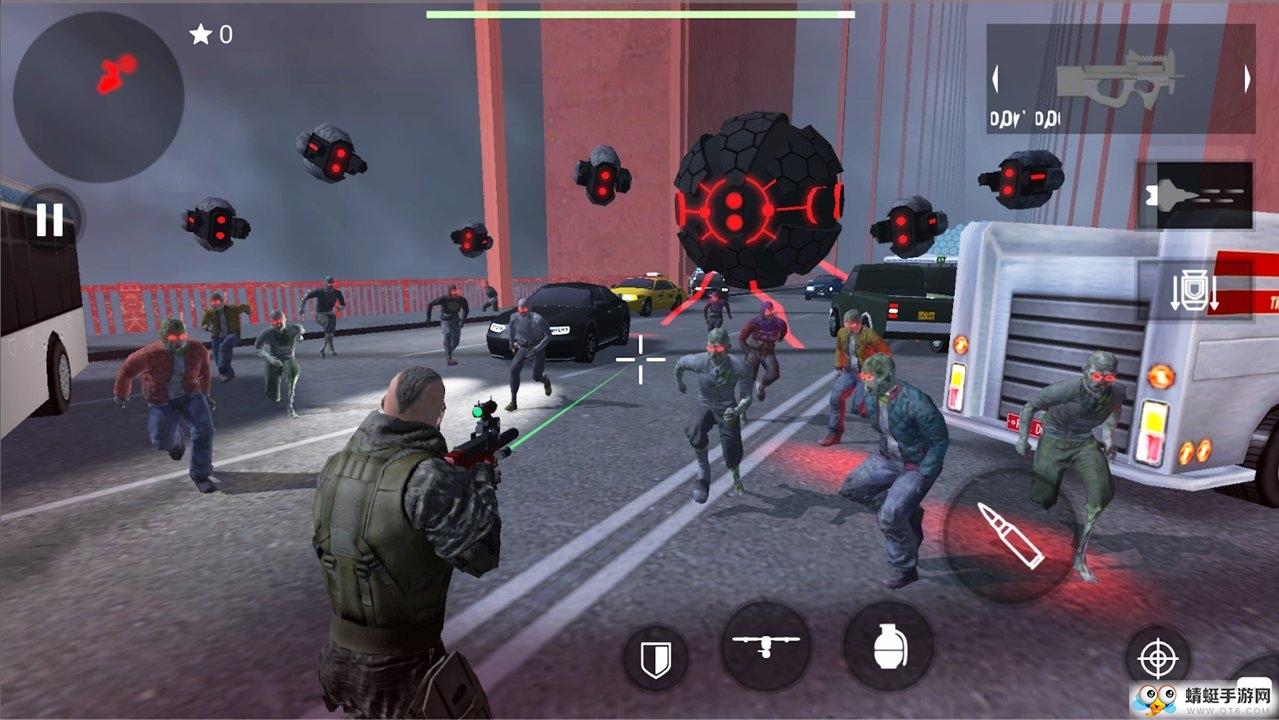Throw a grenade
Viewport: 1279px width, 720px height.
click(x=888, y=646)
